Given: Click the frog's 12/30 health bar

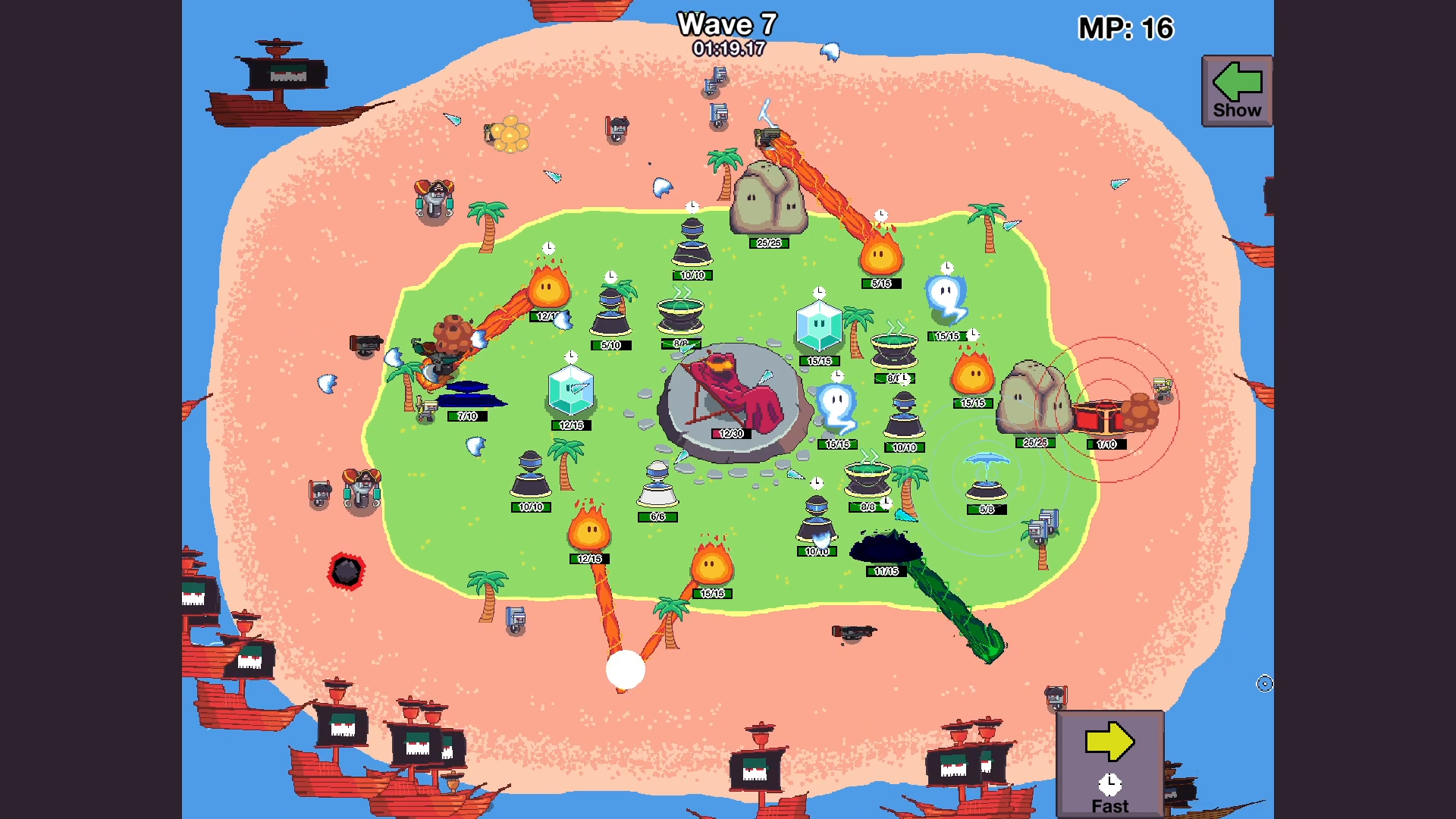Looking at the screenshot, I should coord(730,432).
